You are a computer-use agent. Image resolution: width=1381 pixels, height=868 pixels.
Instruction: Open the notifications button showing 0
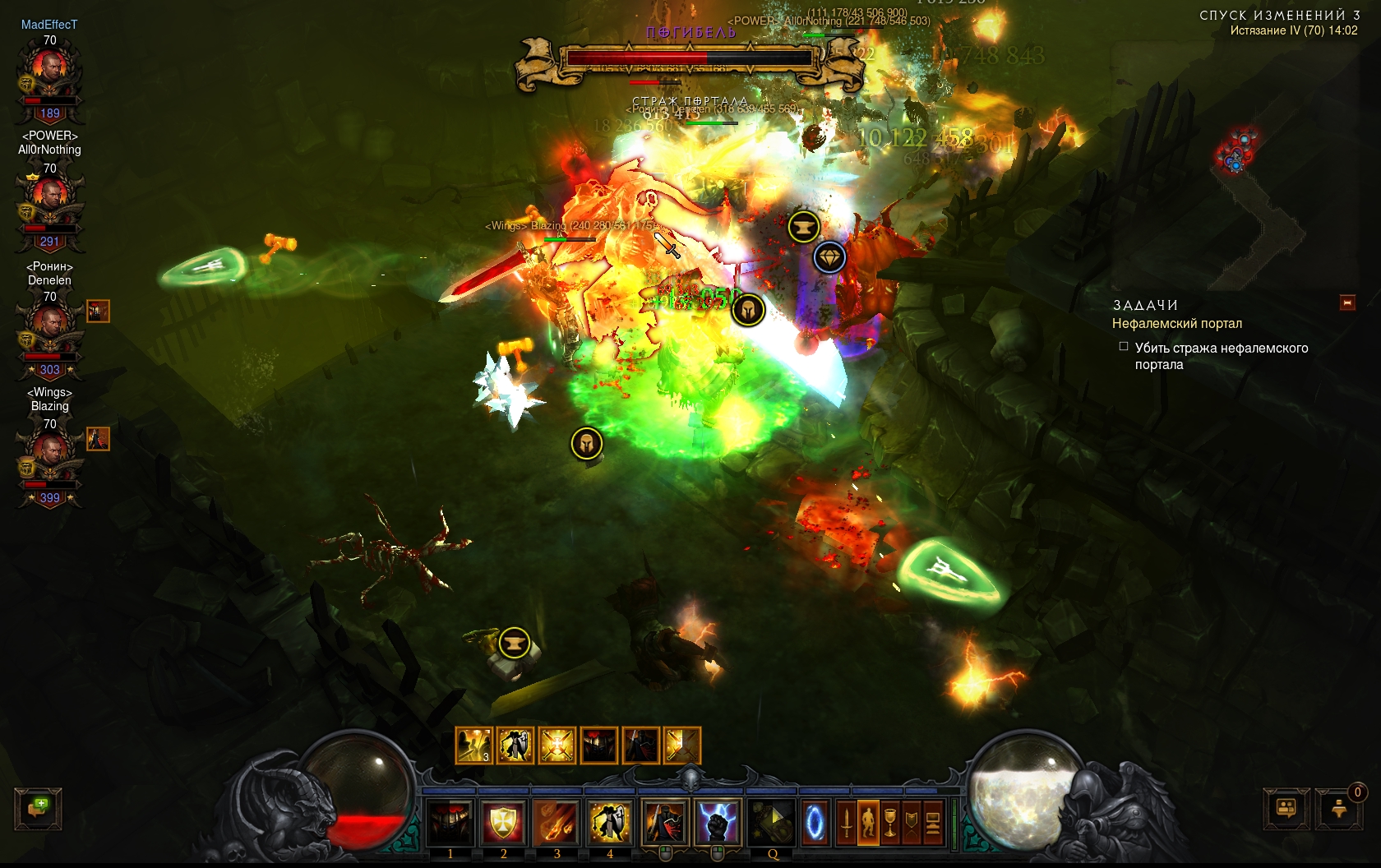pyautogui.click(x=1339, y=809)
